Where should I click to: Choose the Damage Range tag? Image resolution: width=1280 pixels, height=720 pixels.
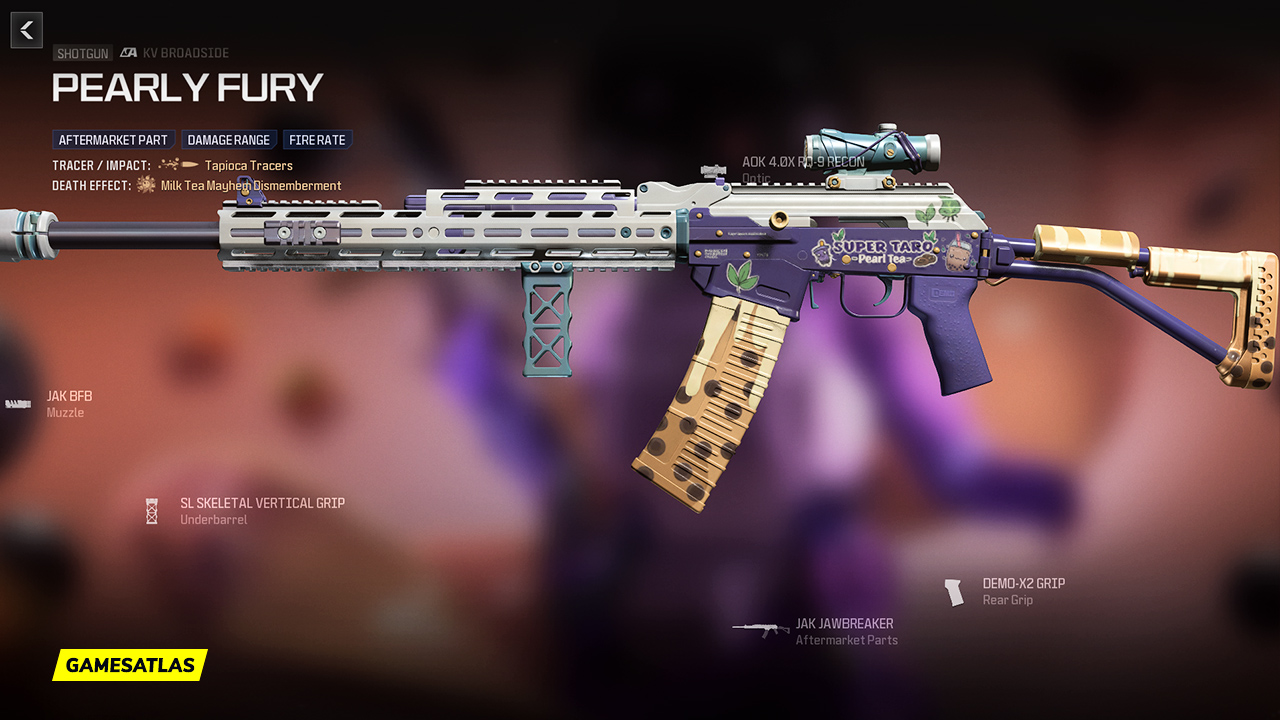(x=229, y=140)
